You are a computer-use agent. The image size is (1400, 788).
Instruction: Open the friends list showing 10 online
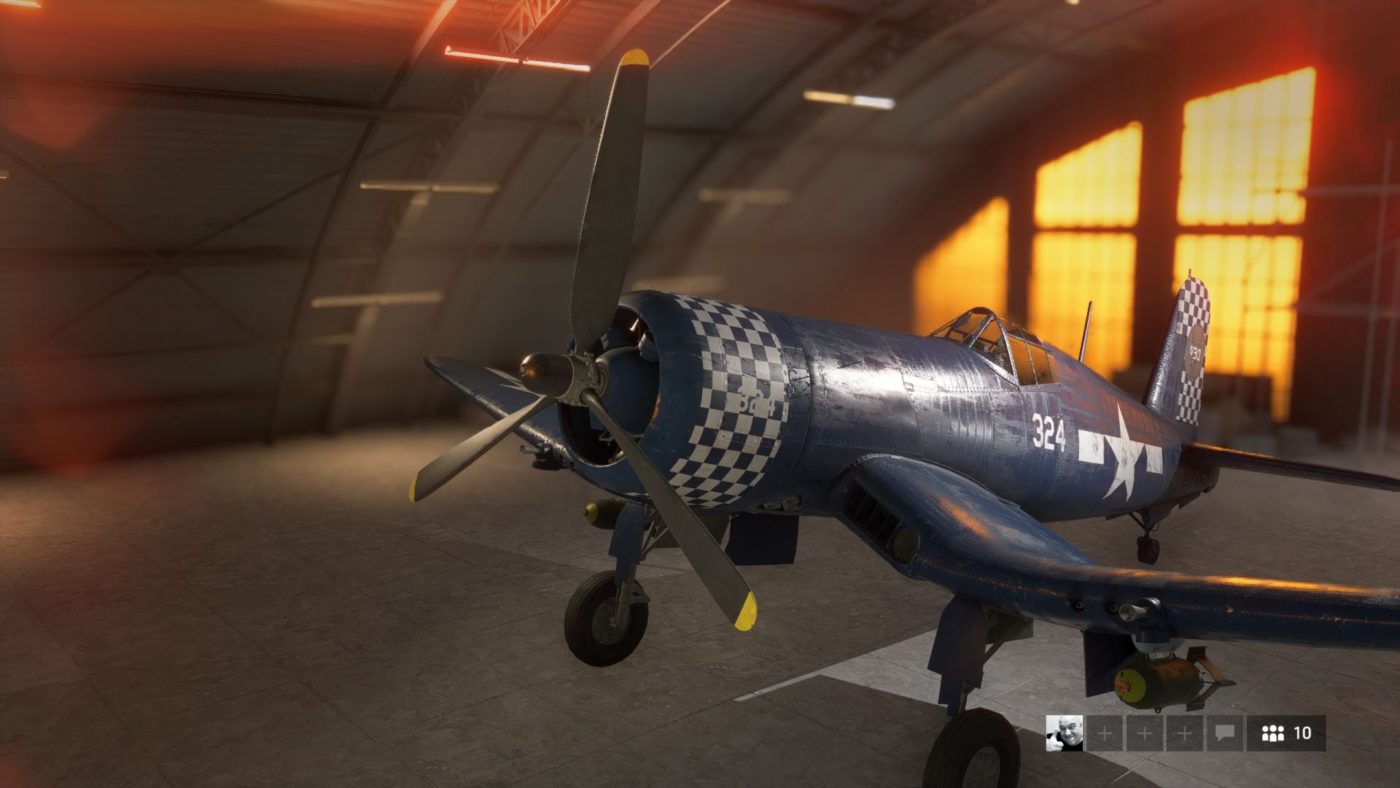coord(1286,733)
